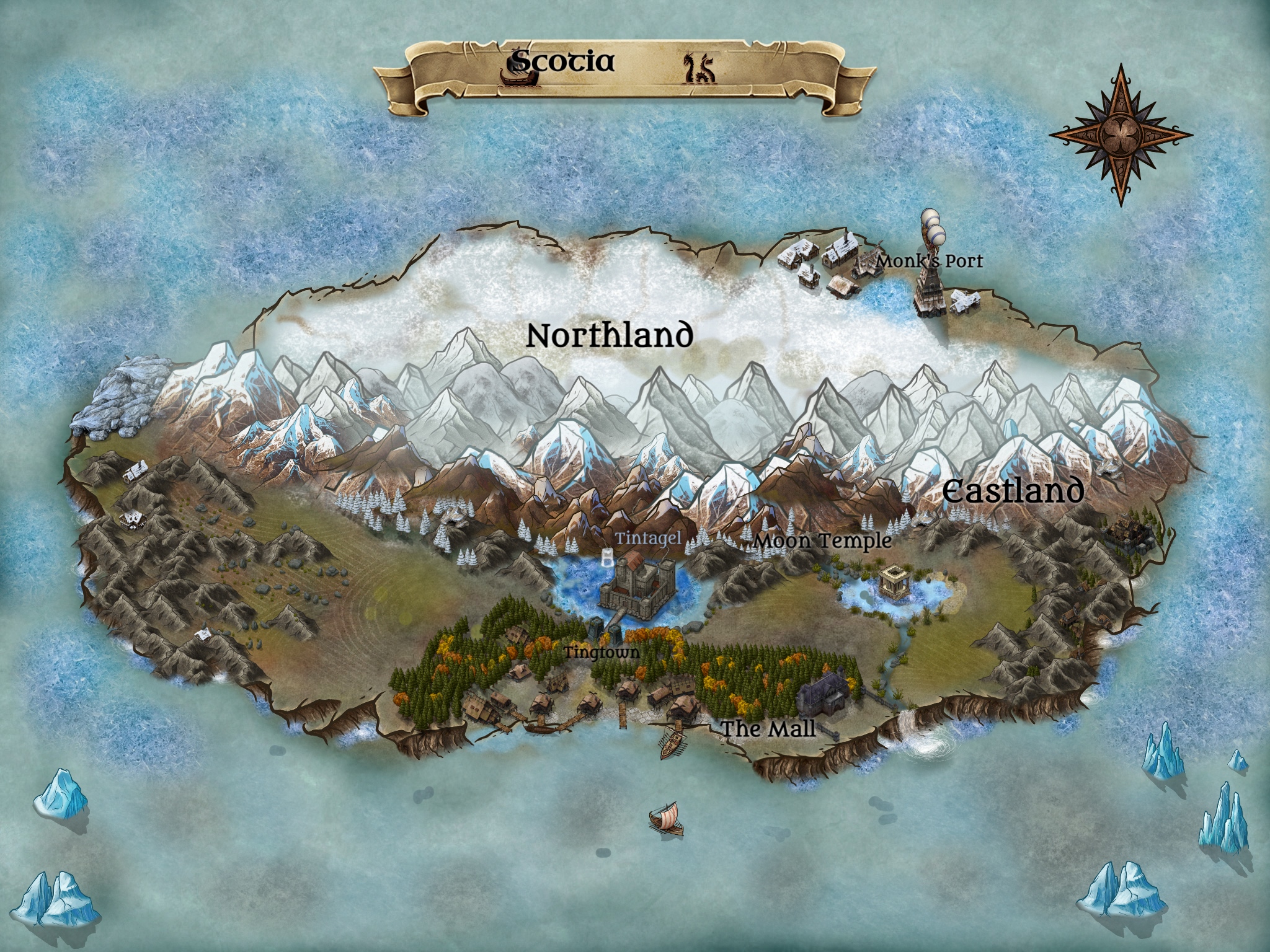Choose the Northland region label
The height and width of the screenshot is (952, 1270).
609,335
